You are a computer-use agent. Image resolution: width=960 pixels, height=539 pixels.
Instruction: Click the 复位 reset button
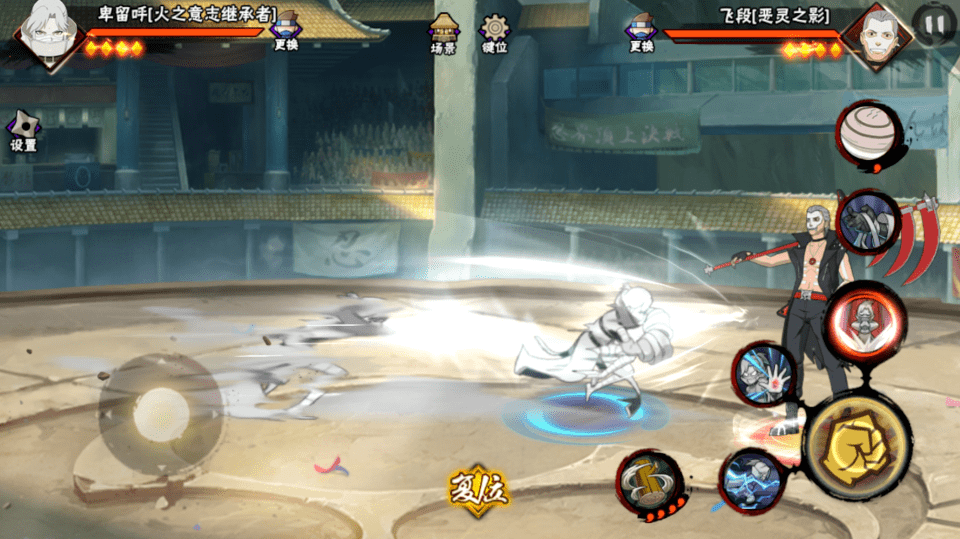[479, 487]
